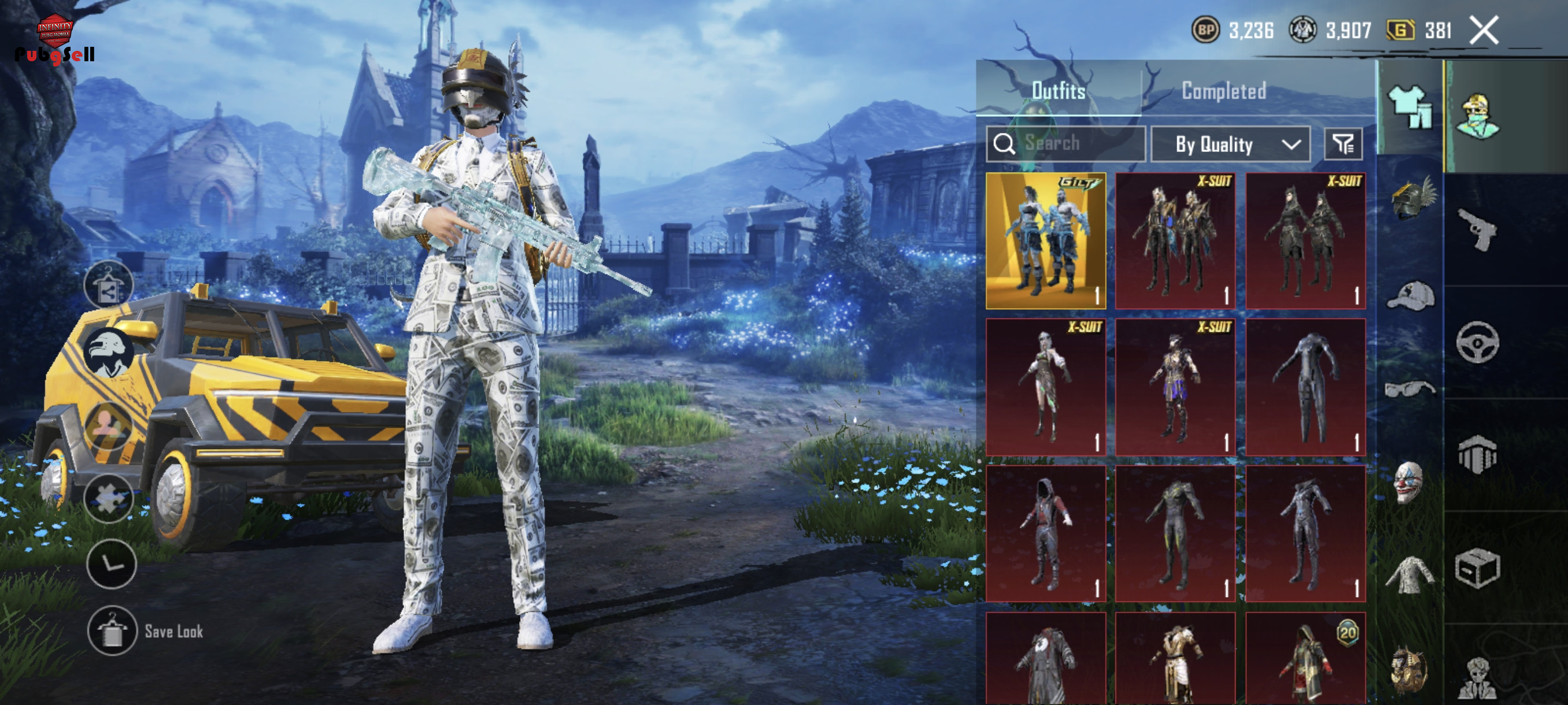
Task: Close the inventory screen
Action: click(x=1484, y=31)
